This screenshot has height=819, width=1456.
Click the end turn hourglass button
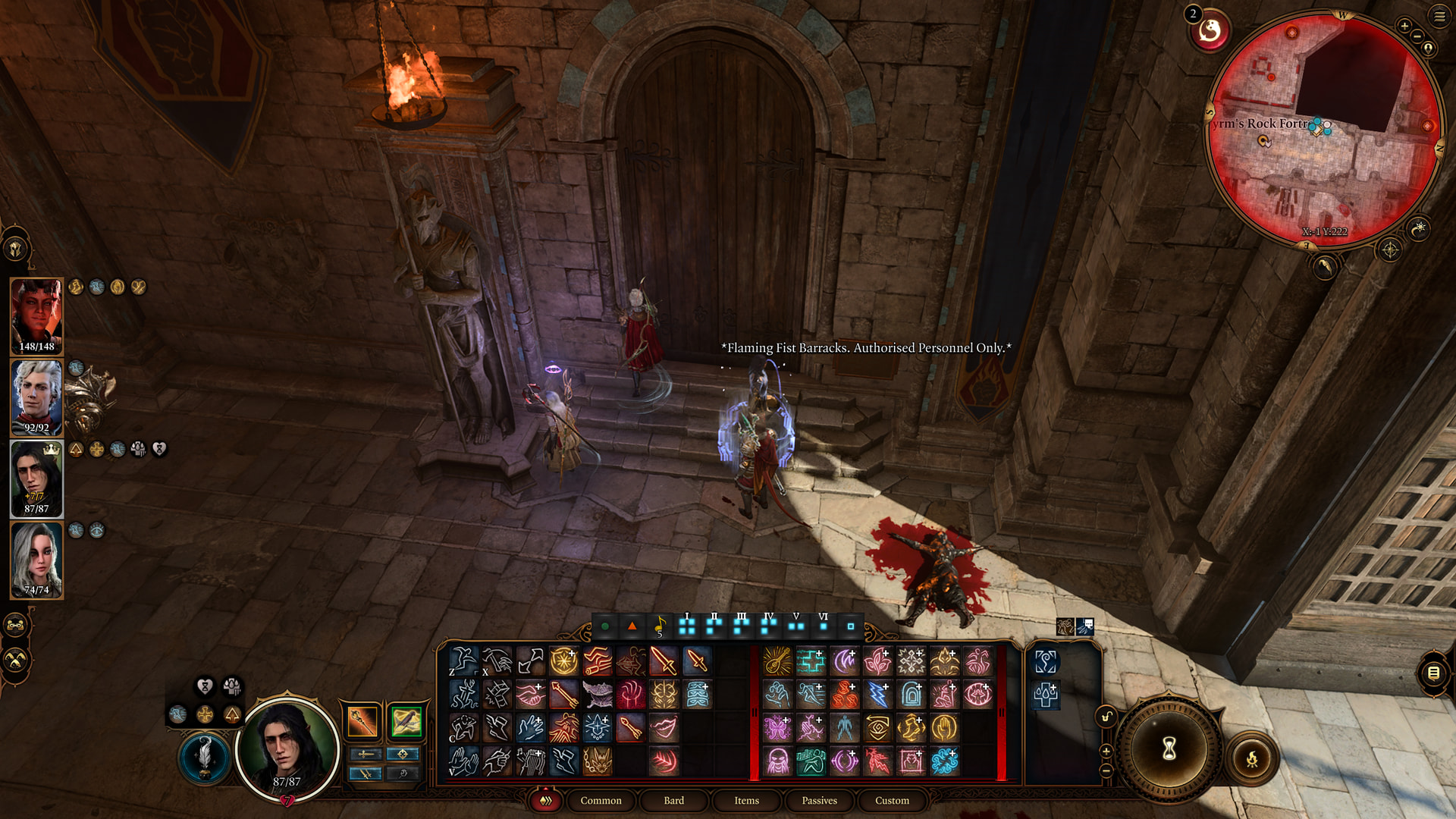1169,748
